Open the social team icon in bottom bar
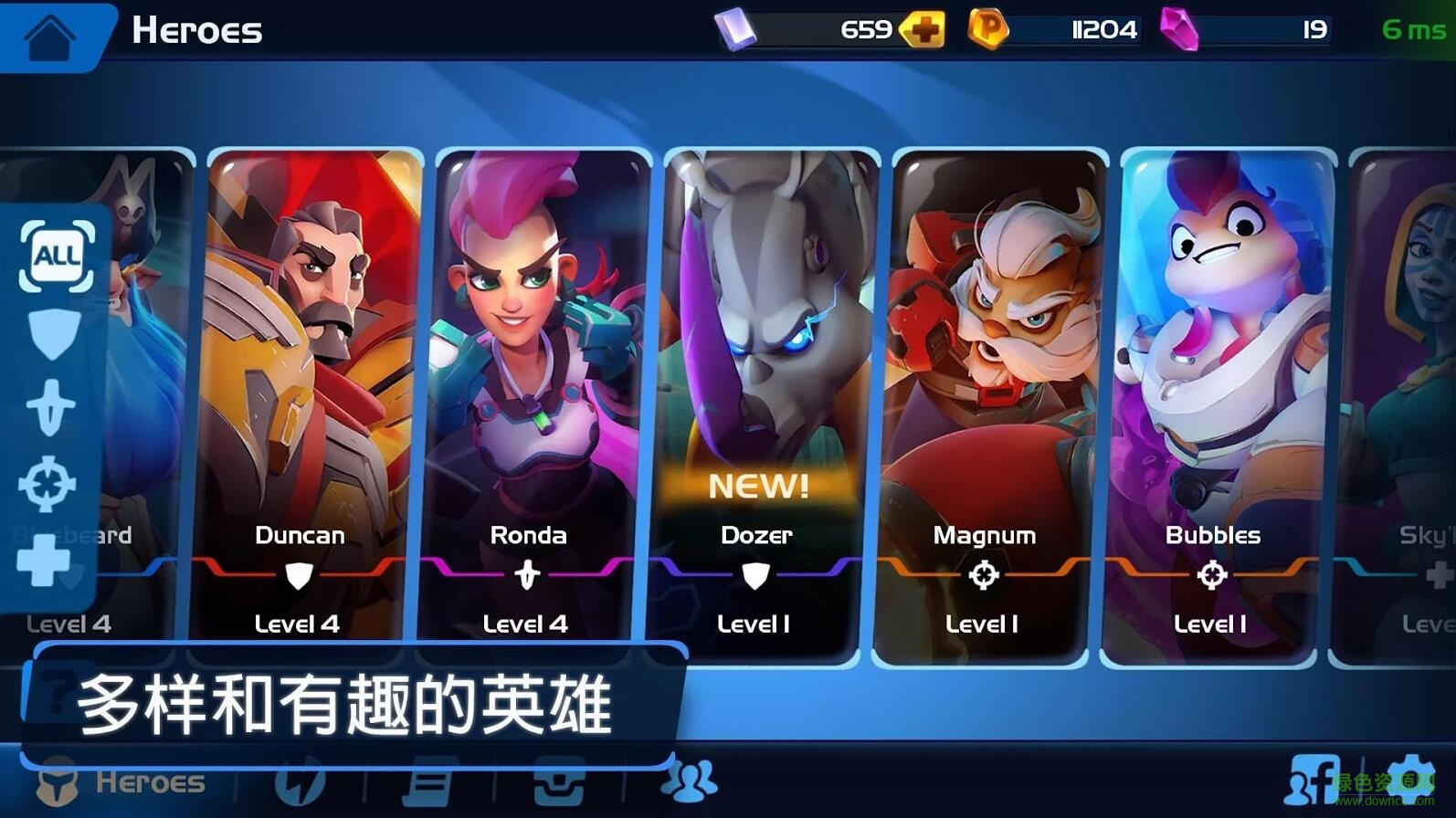Image resolution: width=1456 pixels, height=818 pixels. coord(691,781)
